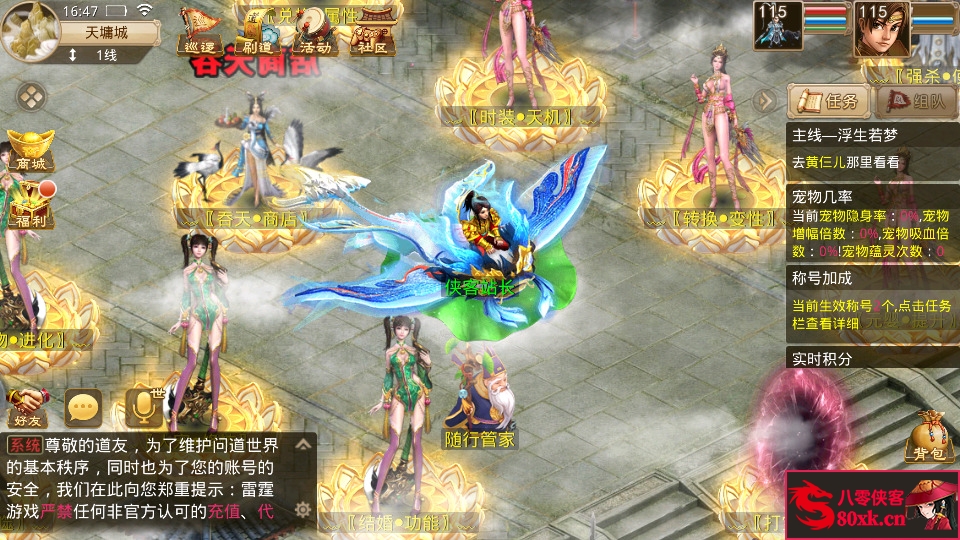Image resolution: width=960 pixels, height=540 pixels.
Task: Open the 社区 community icon
Action: [x=372, y=32]
